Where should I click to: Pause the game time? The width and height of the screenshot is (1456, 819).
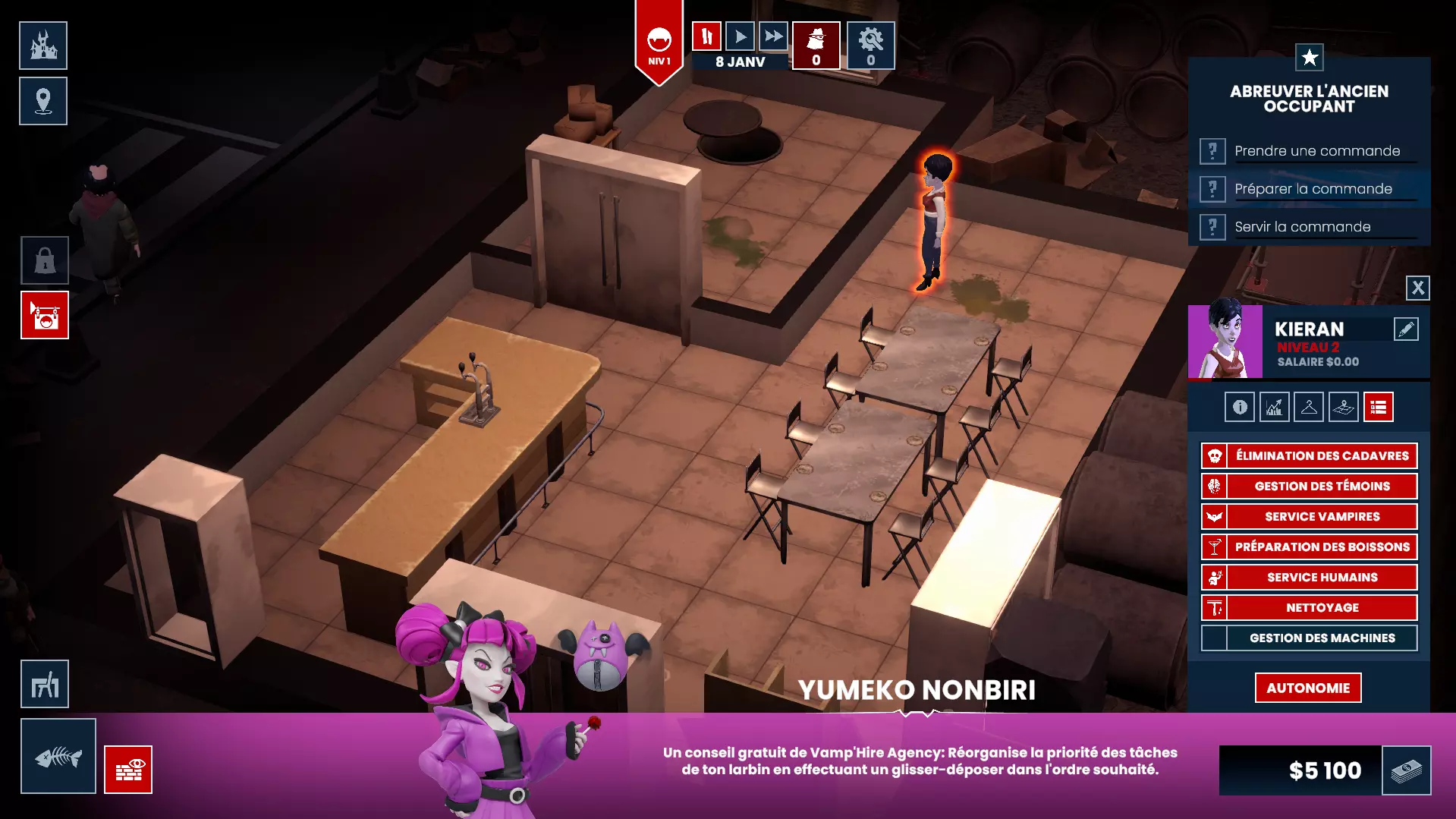coord(706,36)
